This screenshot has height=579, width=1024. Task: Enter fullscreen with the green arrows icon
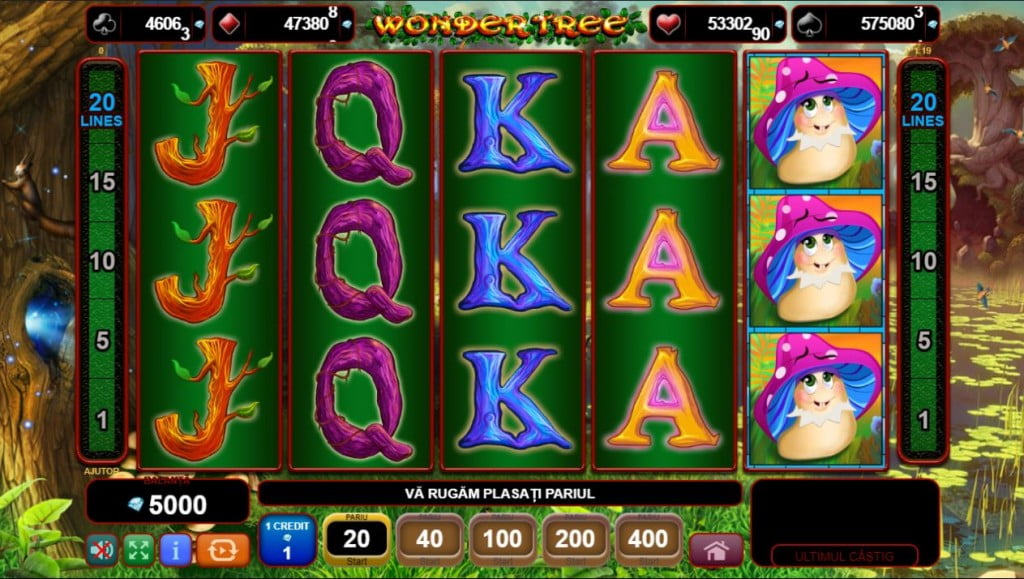pos(138,549)
